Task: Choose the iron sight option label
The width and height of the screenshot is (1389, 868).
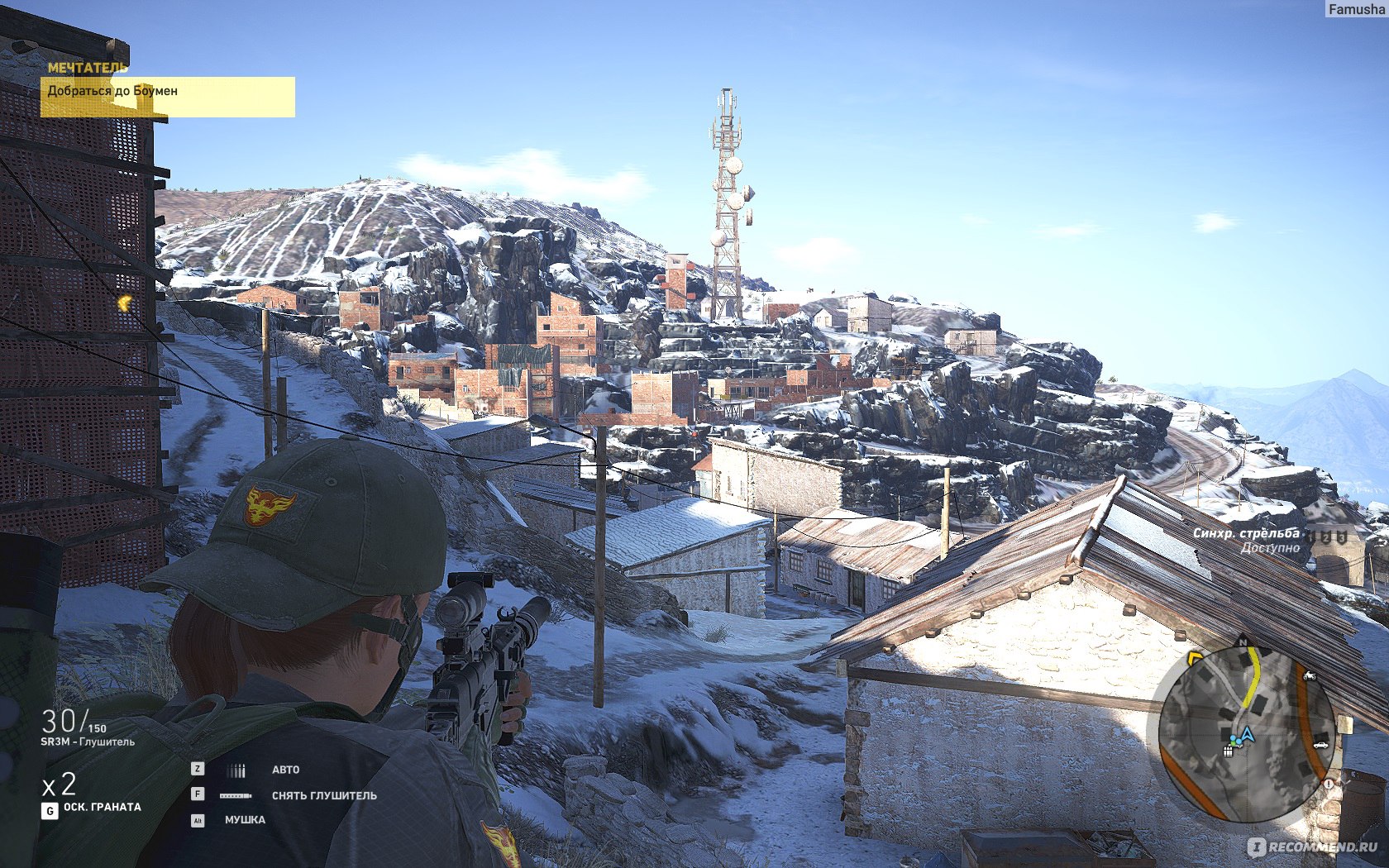Action: point(245,820)
